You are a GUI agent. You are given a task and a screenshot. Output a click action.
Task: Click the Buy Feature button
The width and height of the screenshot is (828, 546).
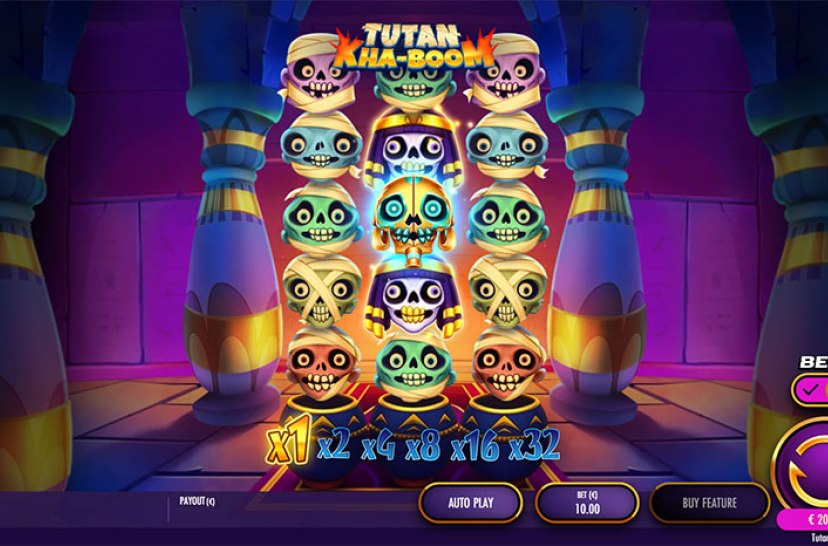click(709, 503)
